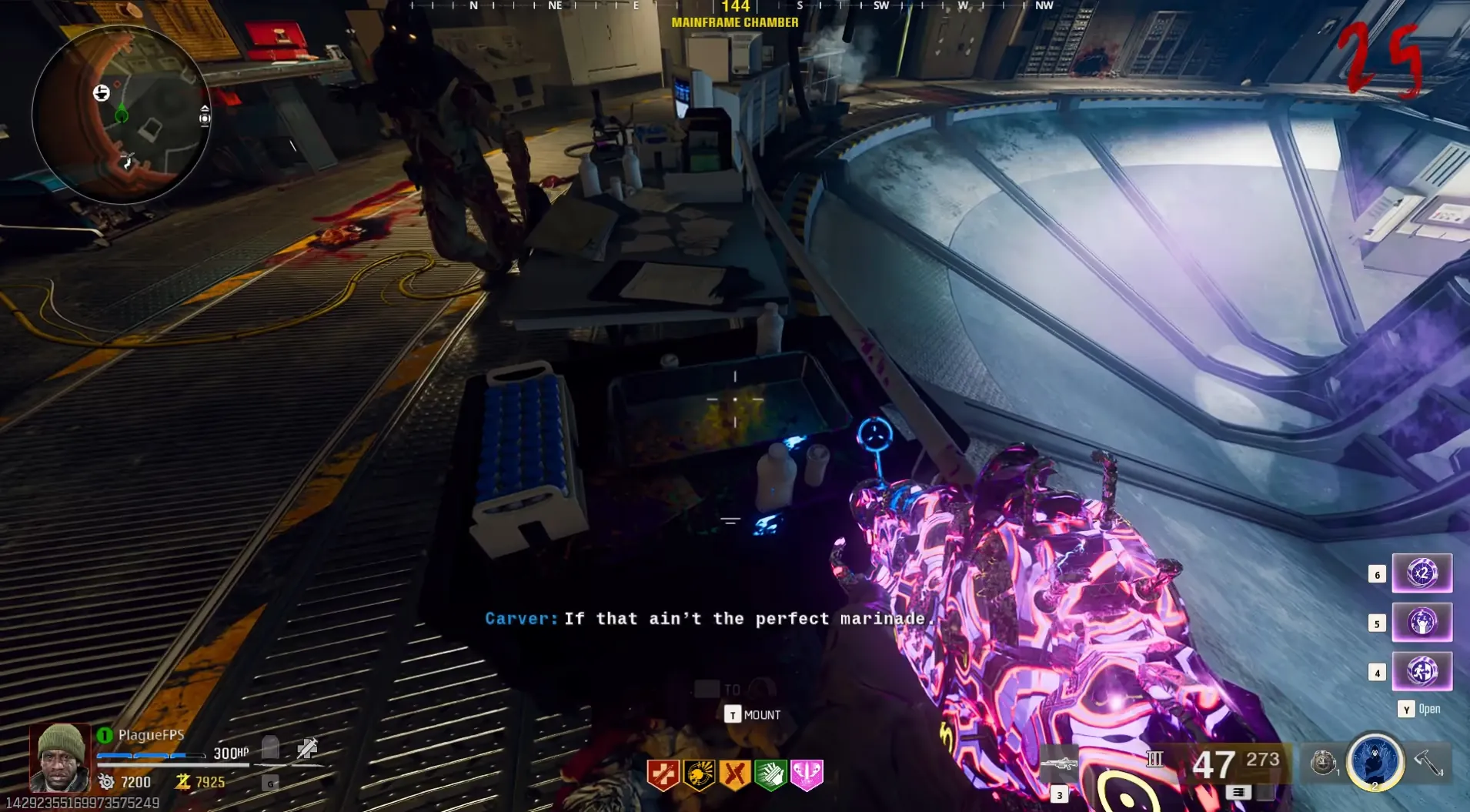Viewport: 1470px width, 812px height.
Task: Select the red Quick Revive perk icon
Action: [663, 775]
